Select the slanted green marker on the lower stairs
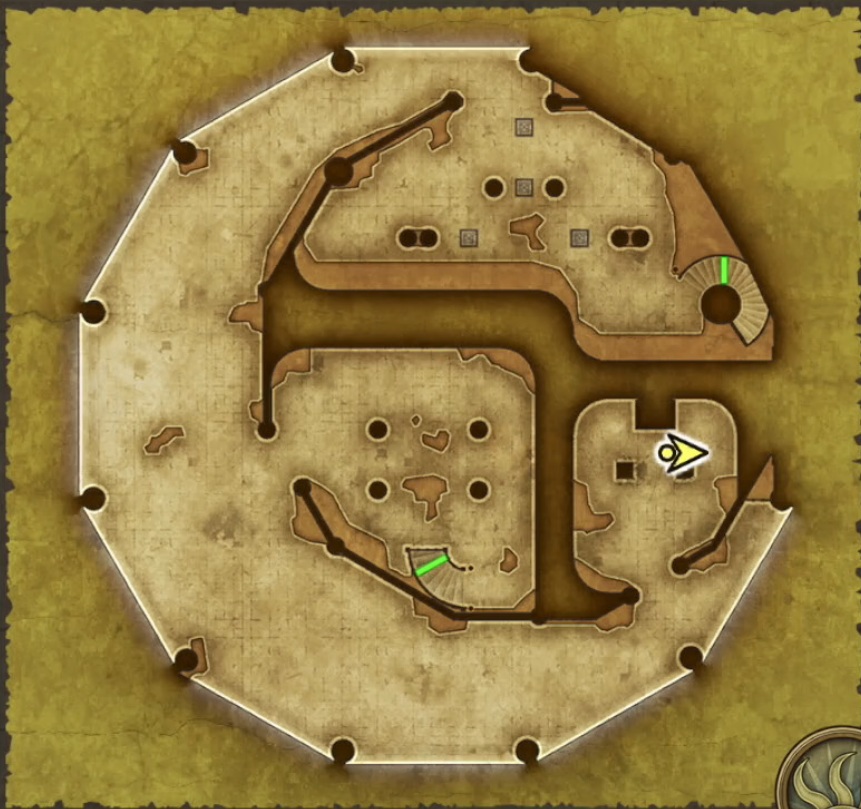Viewport: 861px width, 809px height. point(431,565)
